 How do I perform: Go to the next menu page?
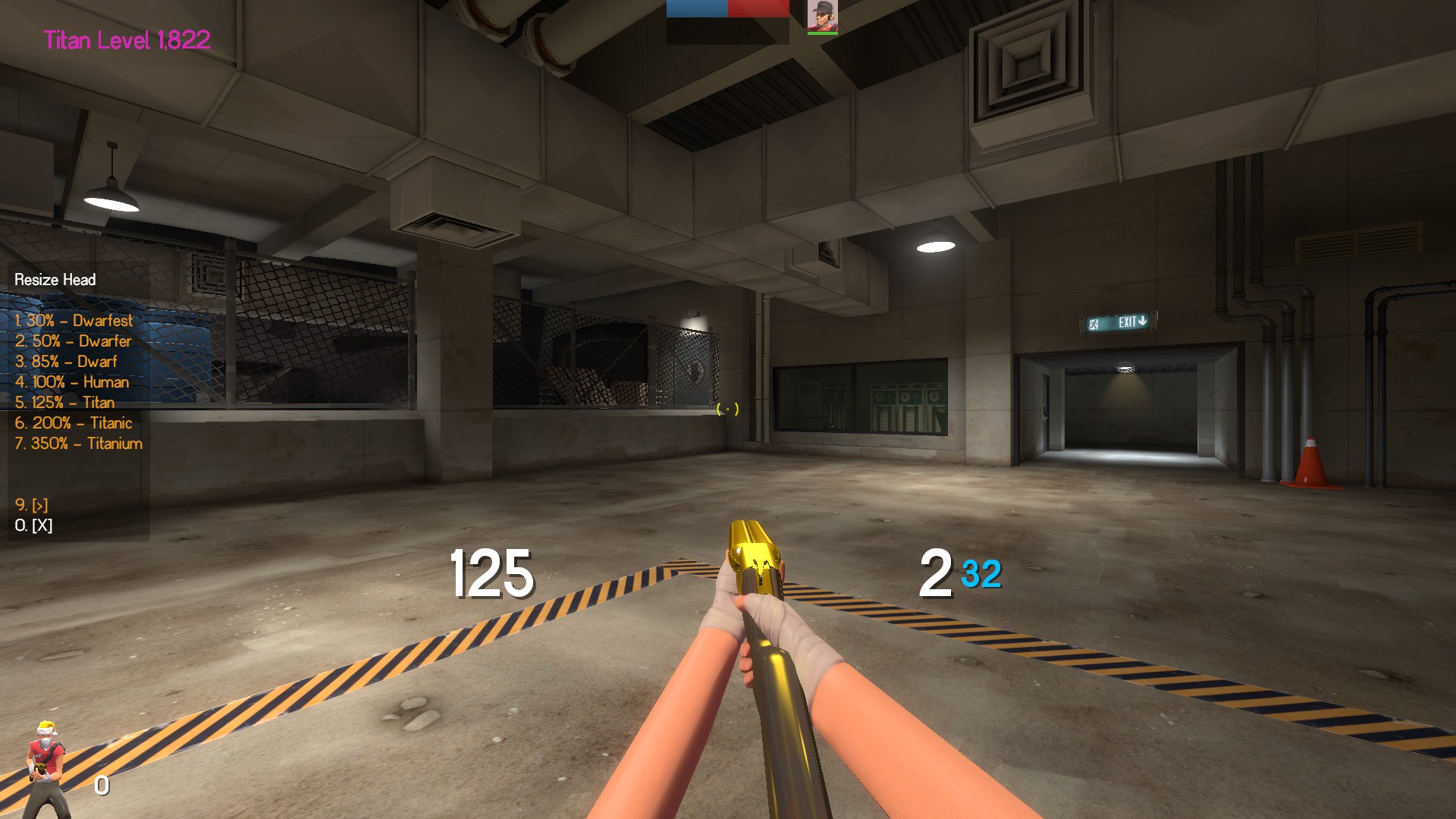tap(32, 505)
